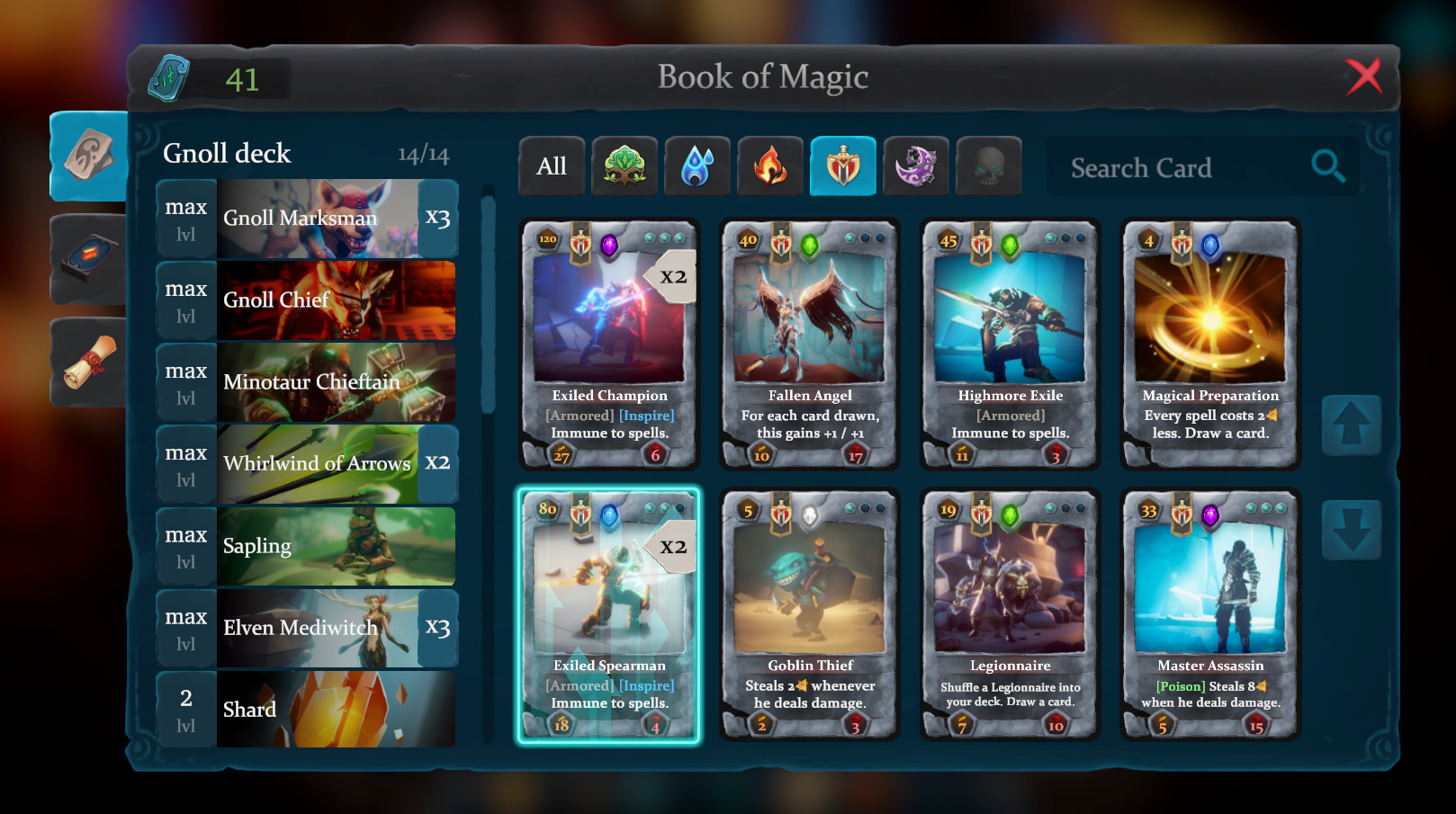Image resolution: width=1456 pixels, height=814 pixels.
Task: Open the skull faction filter
Action: coord(987,165)
